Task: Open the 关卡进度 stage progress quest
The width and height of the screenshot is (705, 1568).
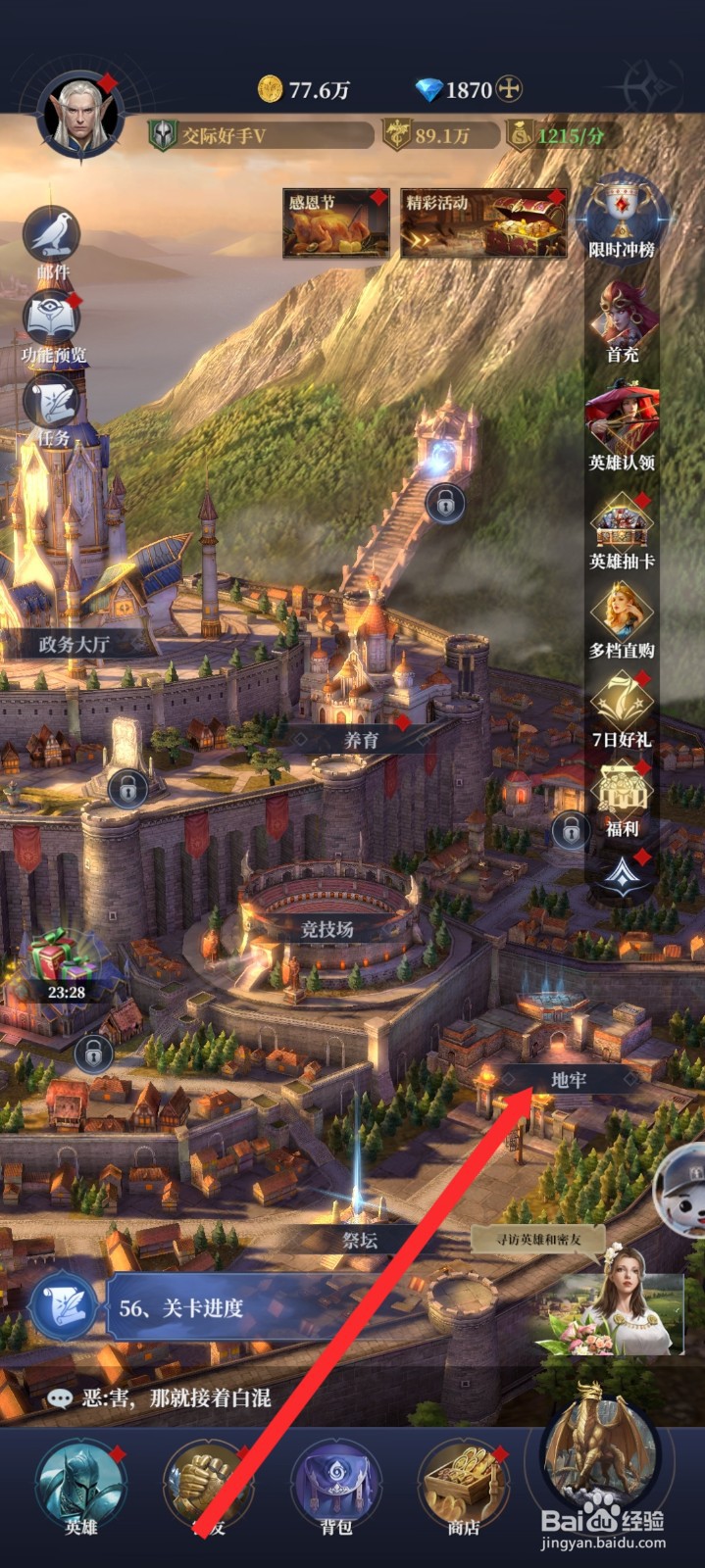Action: [x=180, y=1307]
